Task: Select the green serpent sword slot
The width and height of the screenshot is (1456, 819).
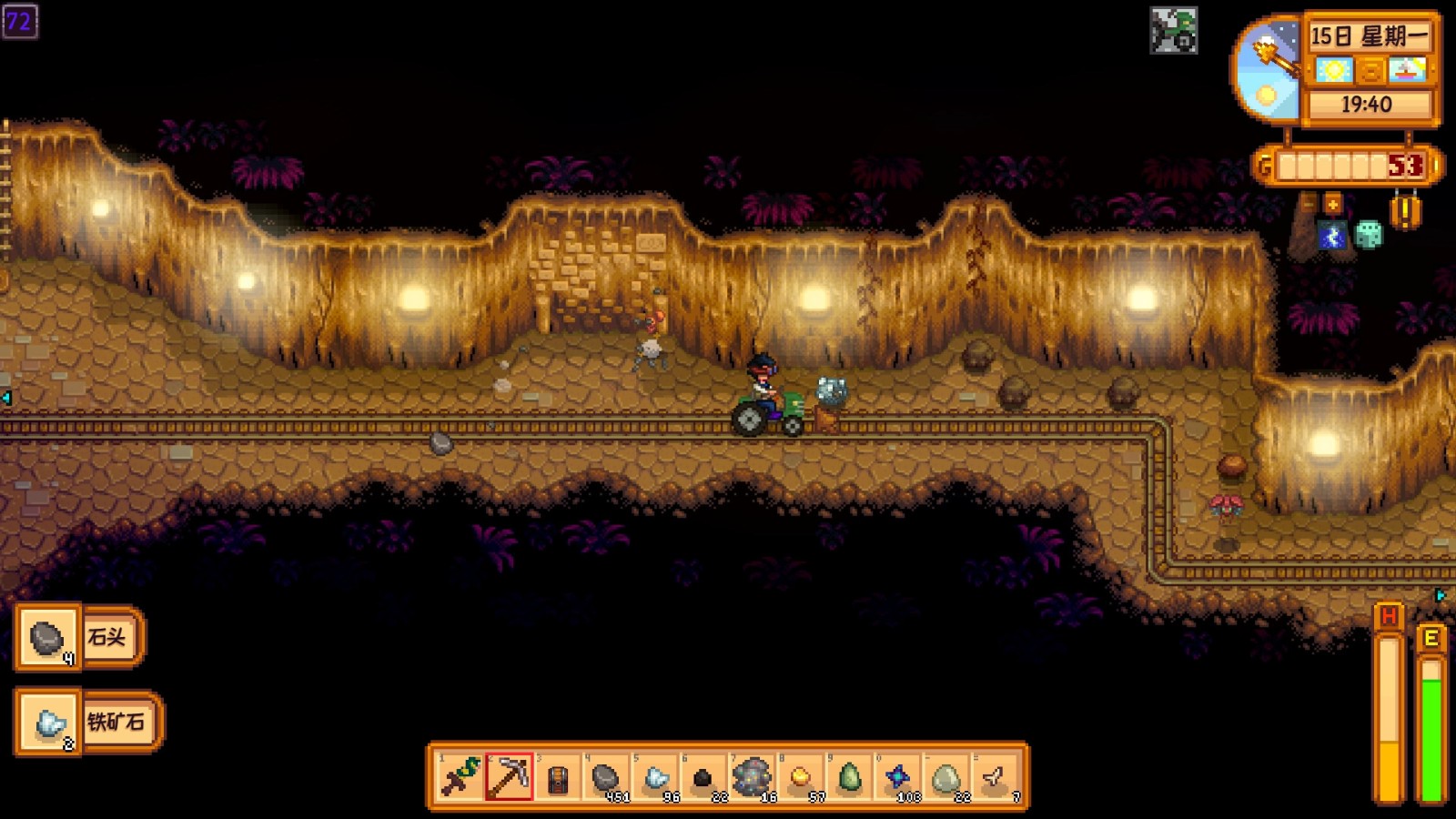Action: (x=460, y=778)
